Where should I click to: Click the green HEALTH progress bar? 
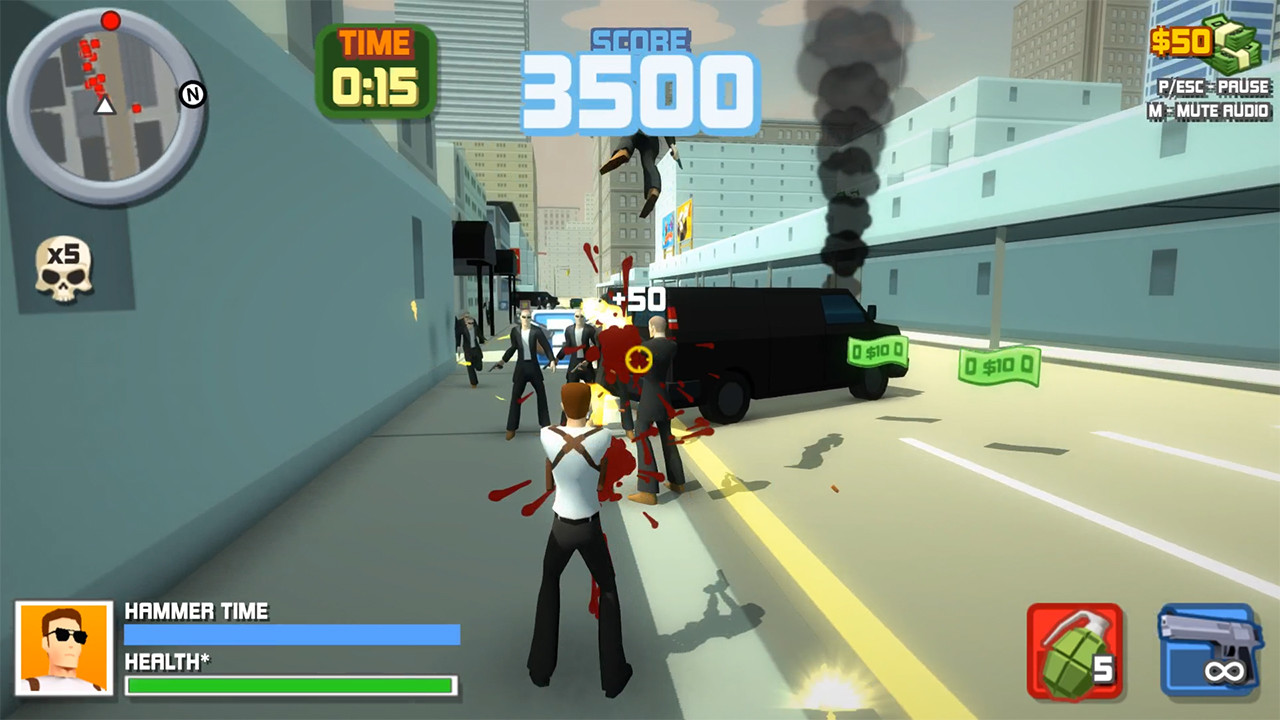[x=290, y=687]
